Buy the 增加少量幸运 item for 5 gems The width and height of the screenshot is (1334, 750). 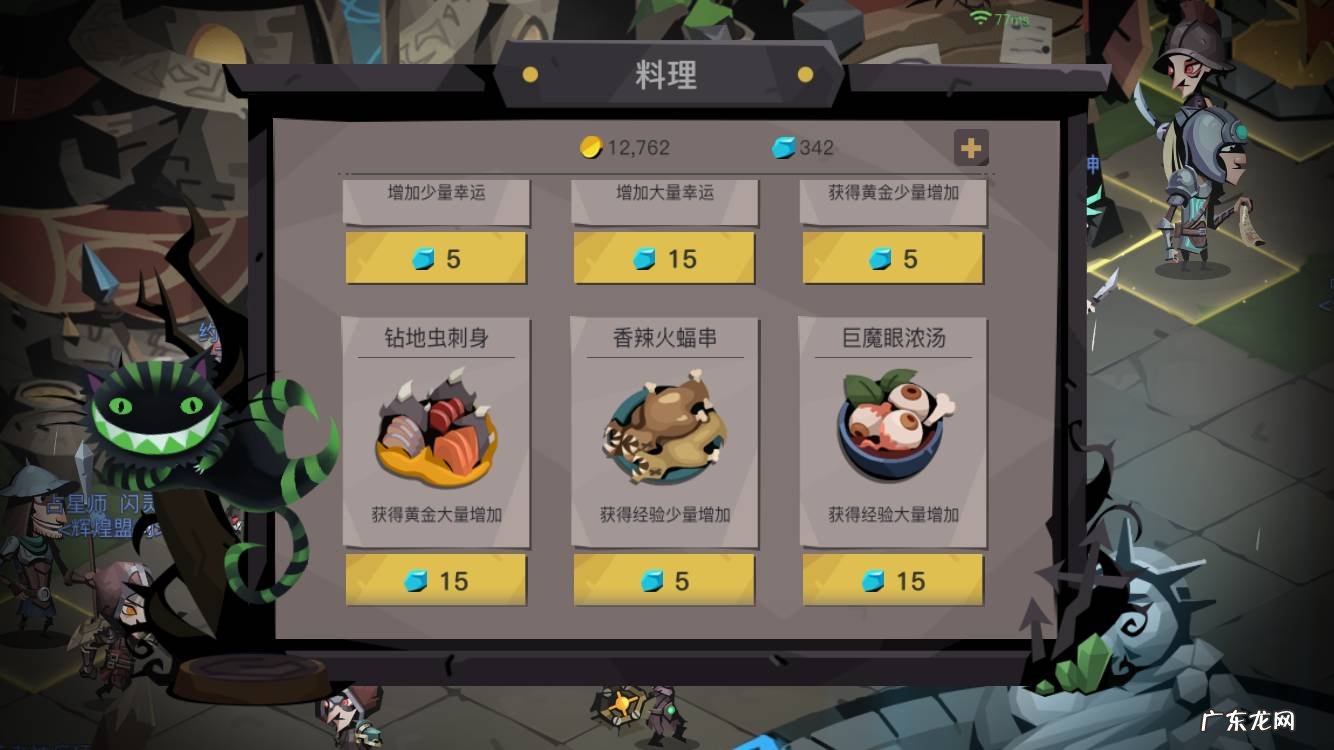[x=435, y=258]
